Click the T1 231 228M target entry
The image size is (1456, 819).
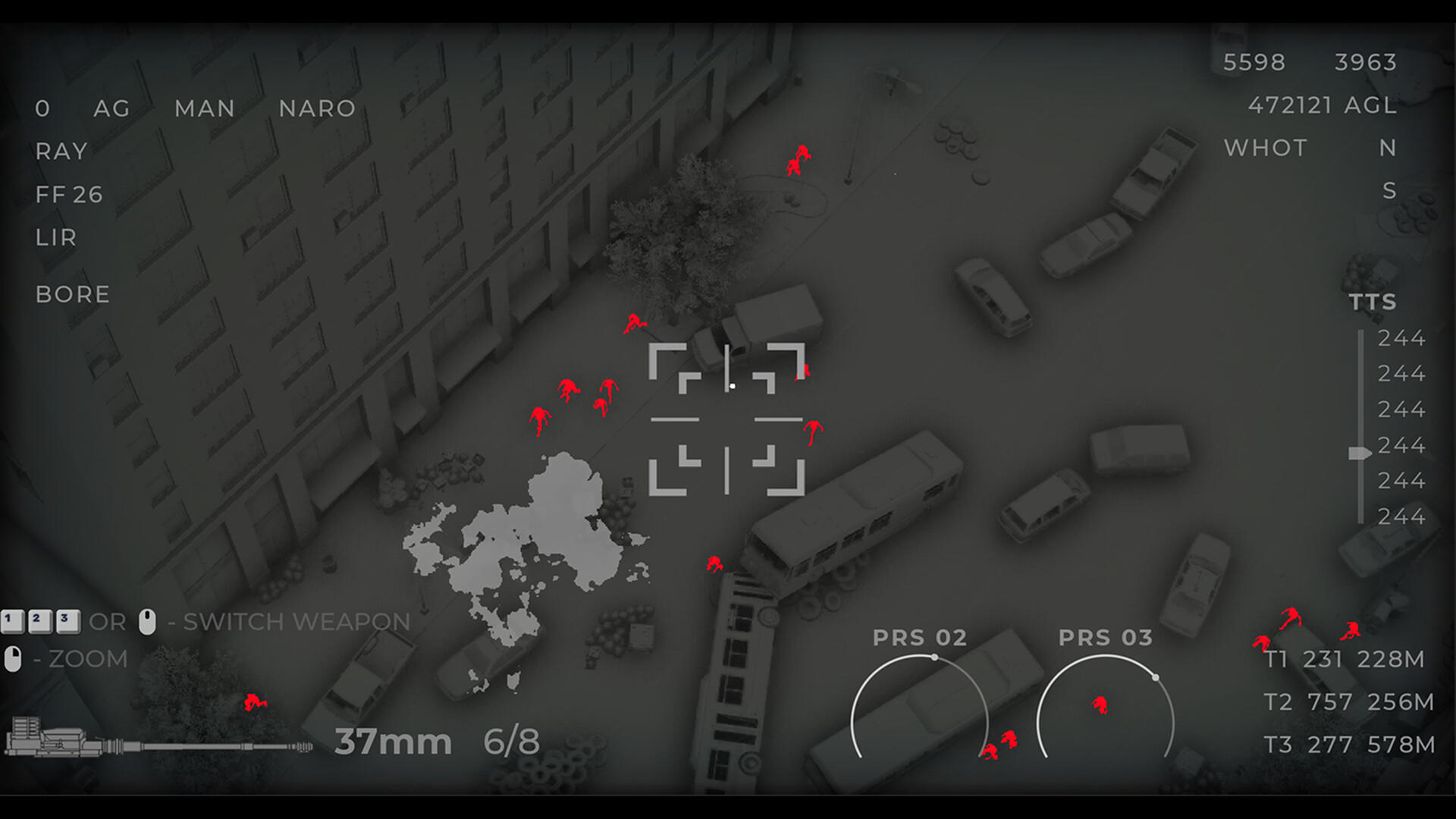(x=1346, y=659)
